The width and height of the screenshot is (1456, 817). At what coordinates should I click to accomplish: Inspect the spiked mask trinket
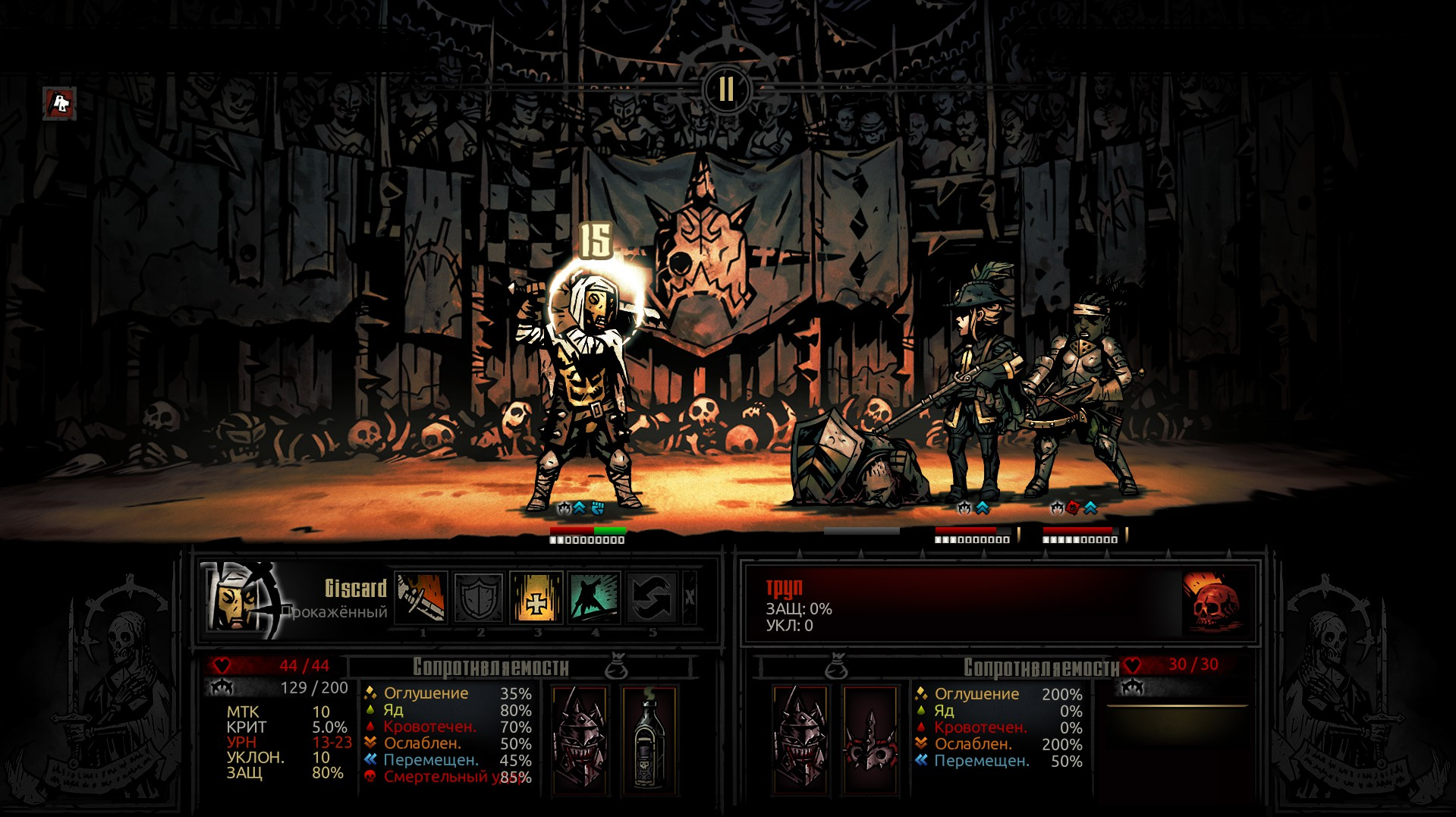coord(870,740)
